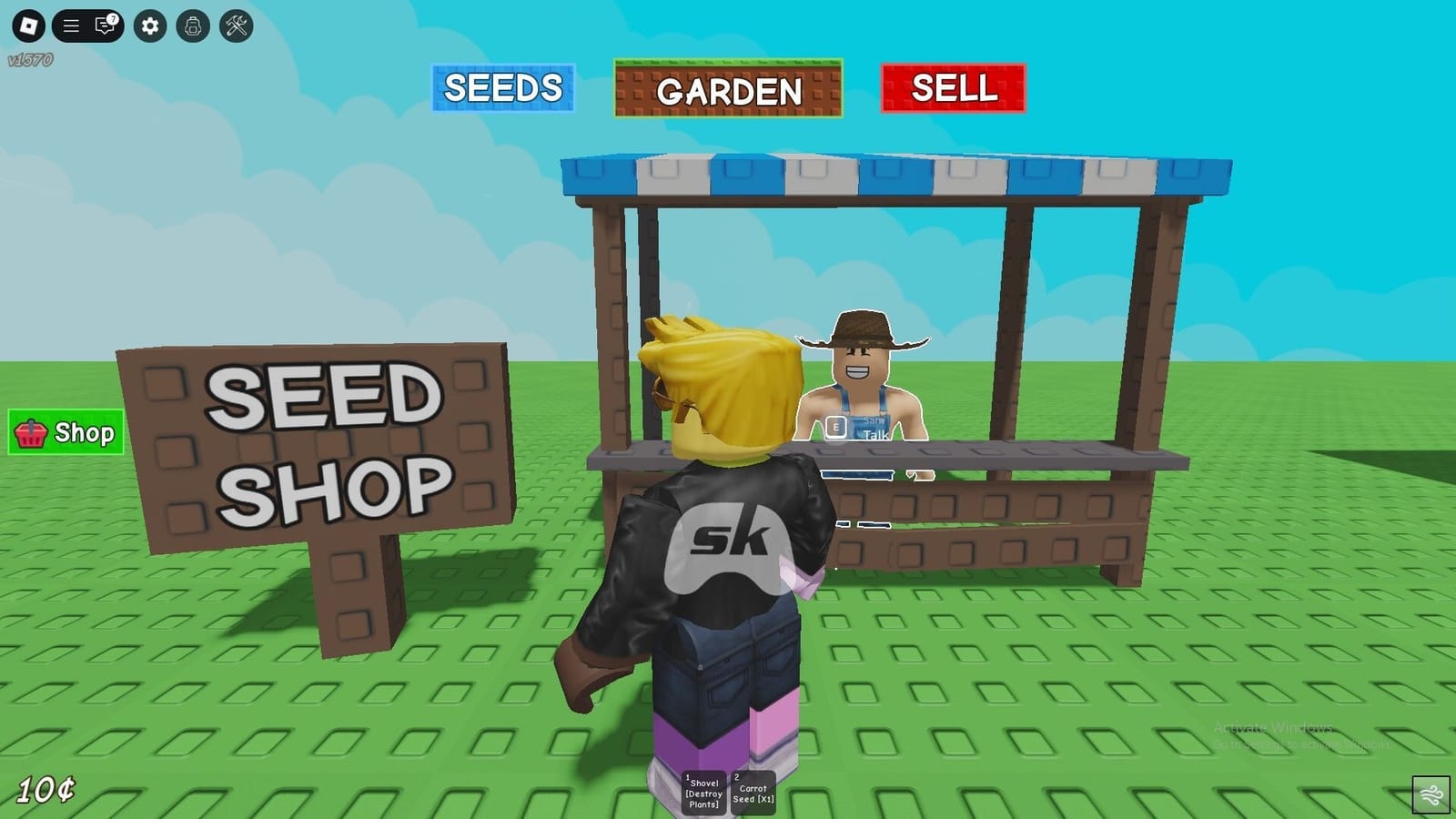This screenshot has height=819, width=1456.
Task: Click the hamburger lines icon in top bar
Action: [70, 25]
